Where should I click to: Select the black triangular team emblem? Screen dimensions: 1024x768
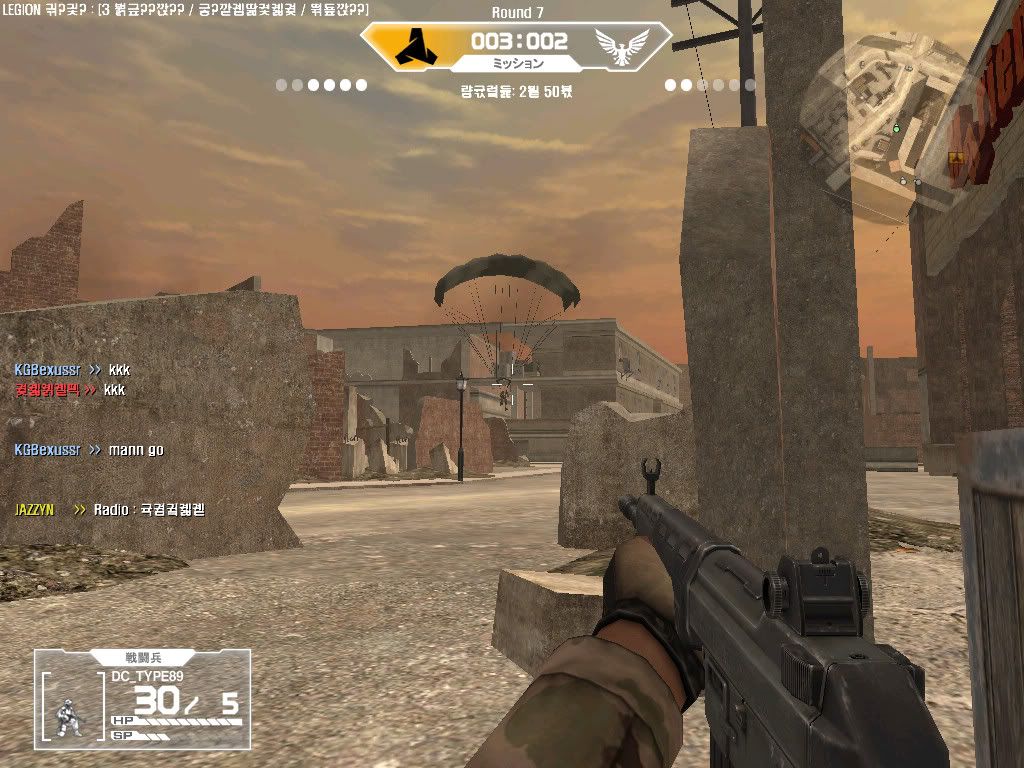[x=411, y=46]
